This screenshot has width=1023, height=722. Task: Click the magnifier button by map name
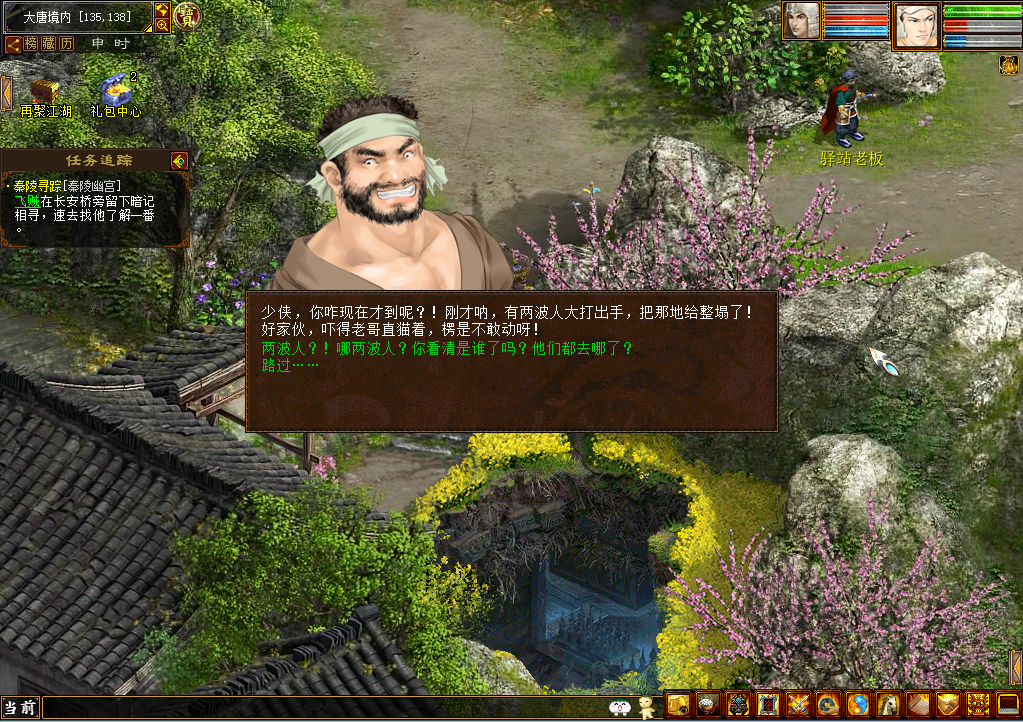click(x=162, y=24)
